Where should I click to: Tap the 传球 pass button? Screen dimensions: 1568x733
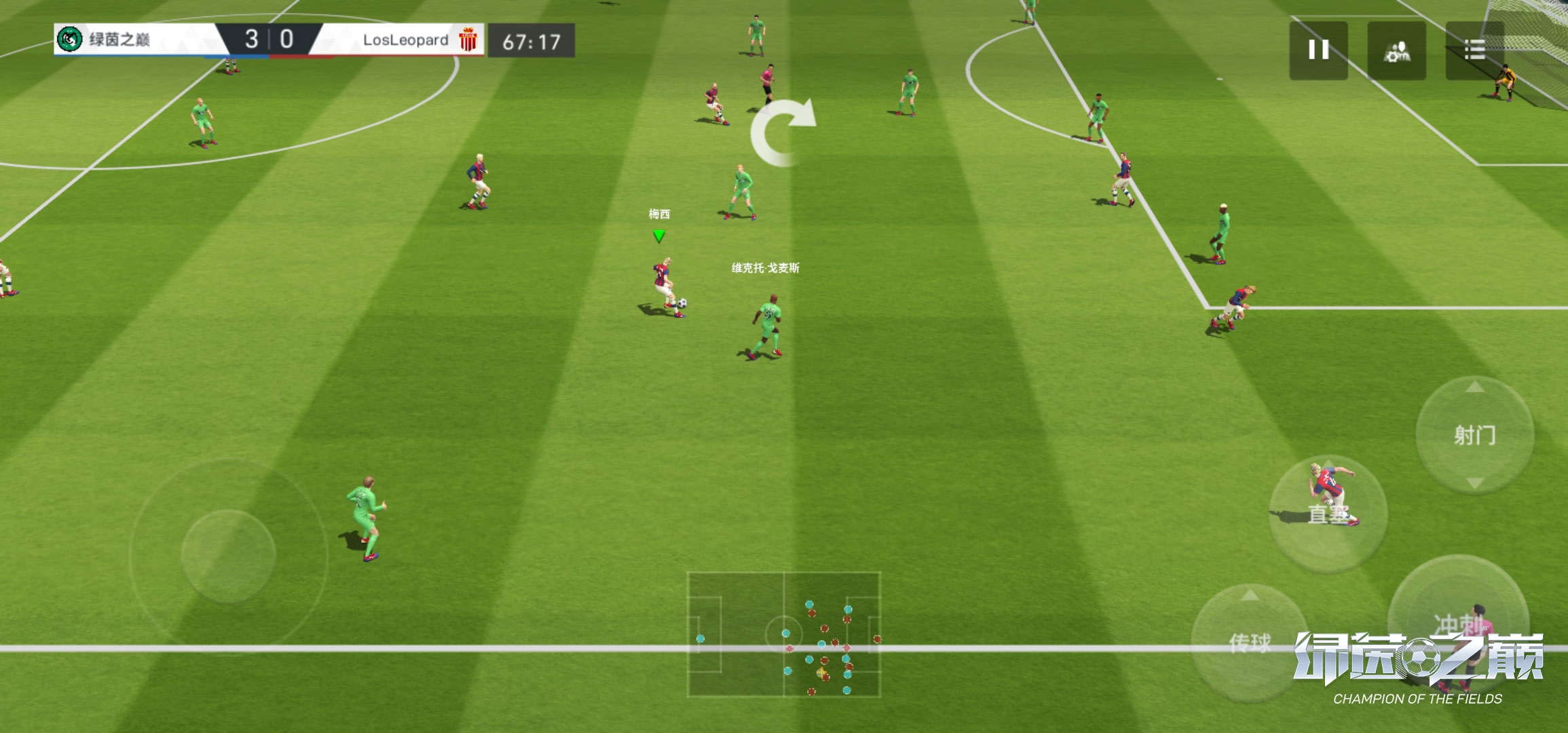pyautogui.click(x=1249, y=642)
